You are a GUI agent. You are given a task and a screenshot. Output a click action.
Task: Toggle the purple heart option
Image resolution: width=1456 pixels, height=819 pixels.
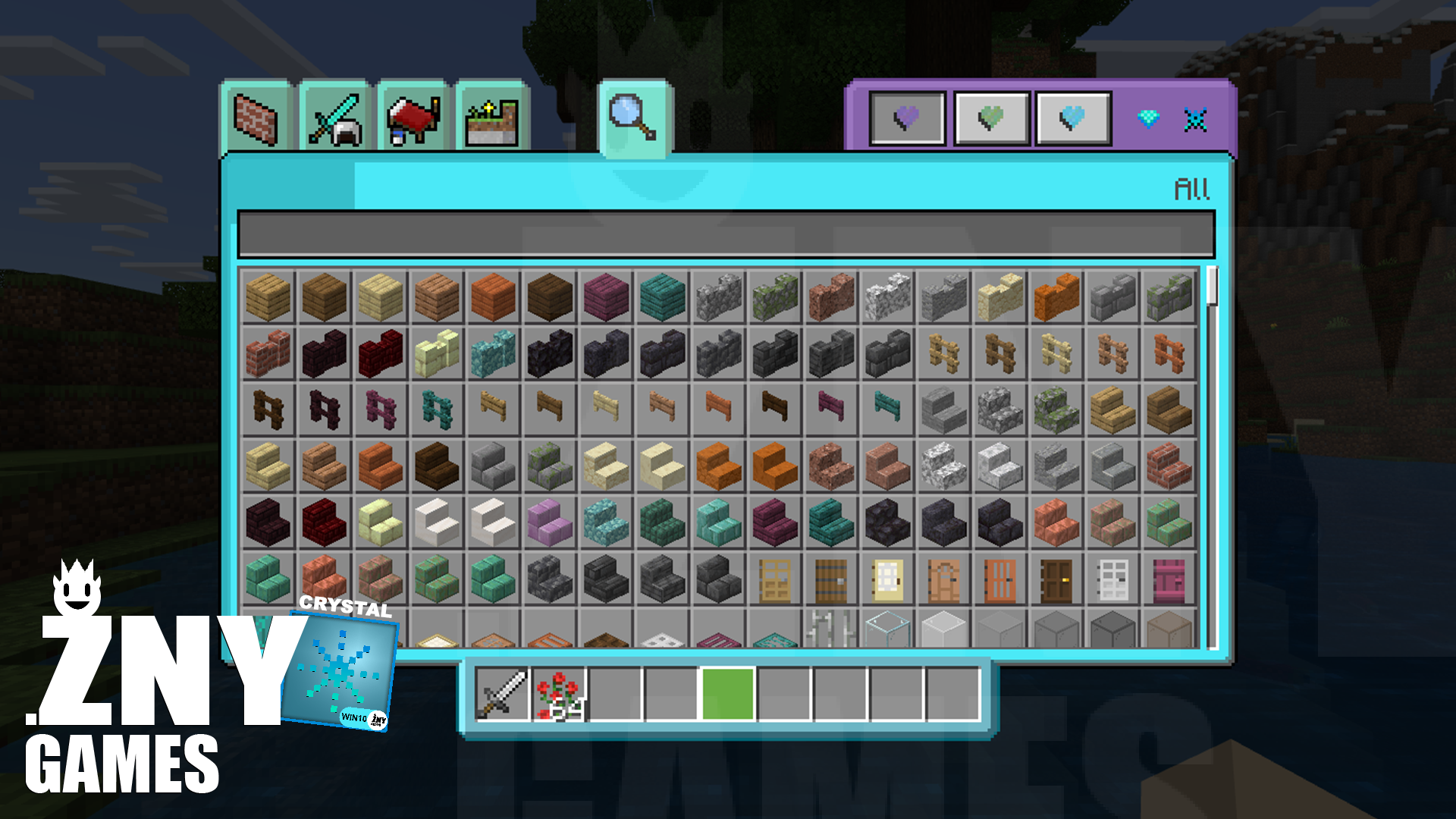point(908,118)
